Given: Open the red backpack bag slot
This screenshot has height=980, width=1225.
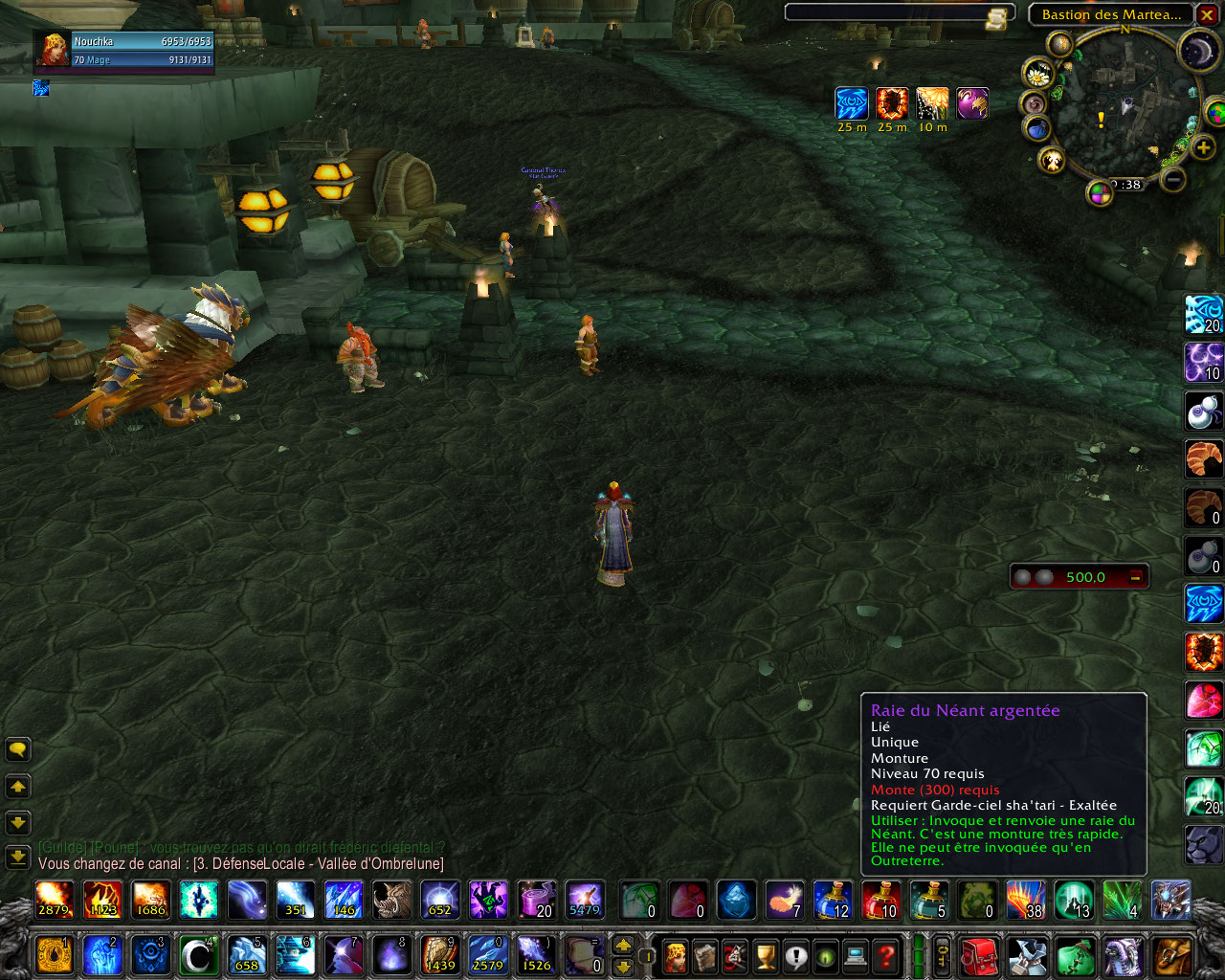Looking at the screenshot, I should click(978, 955).
